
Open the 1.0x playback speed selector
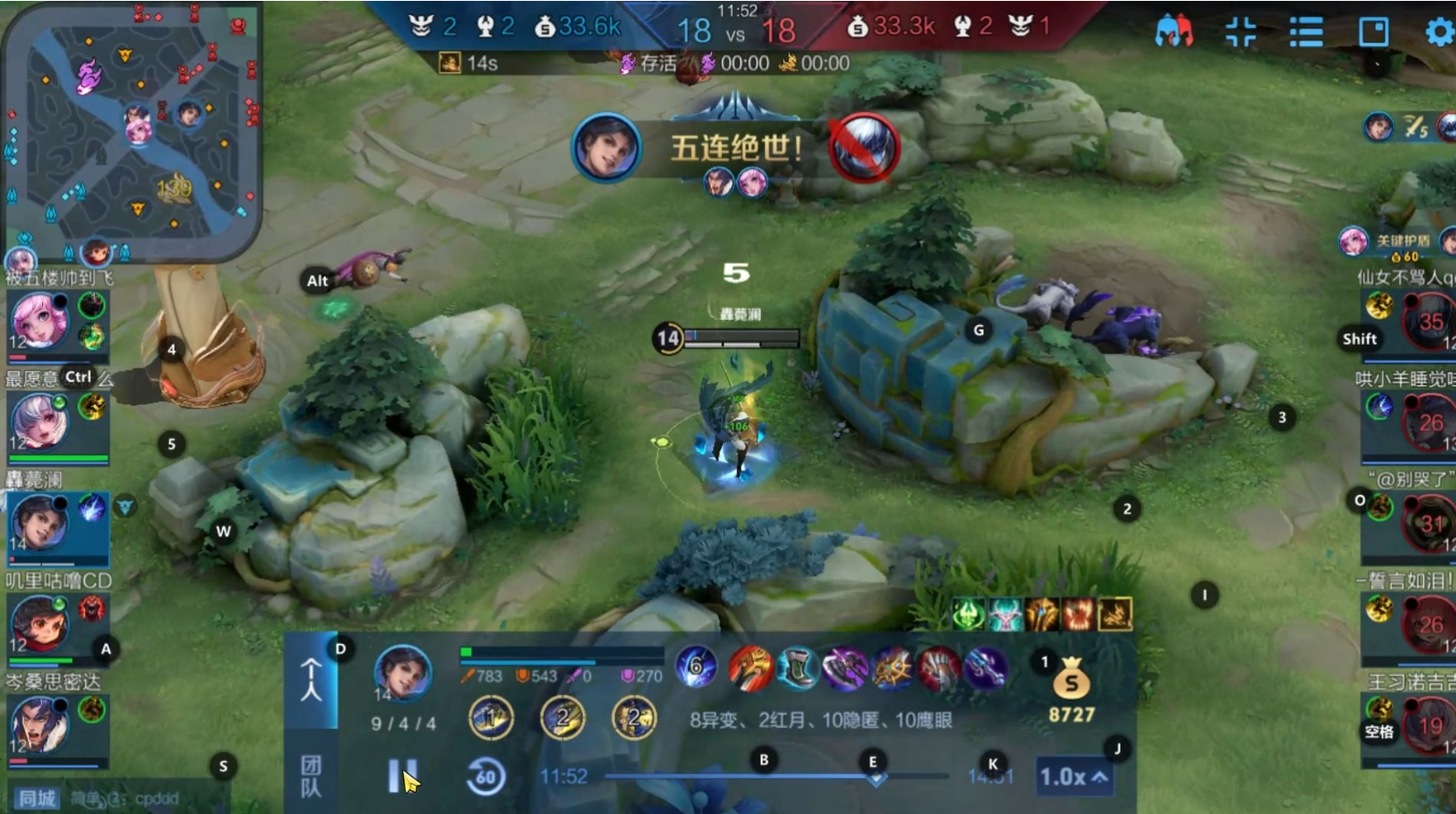pyautogui.click(x=1074, y=777)
